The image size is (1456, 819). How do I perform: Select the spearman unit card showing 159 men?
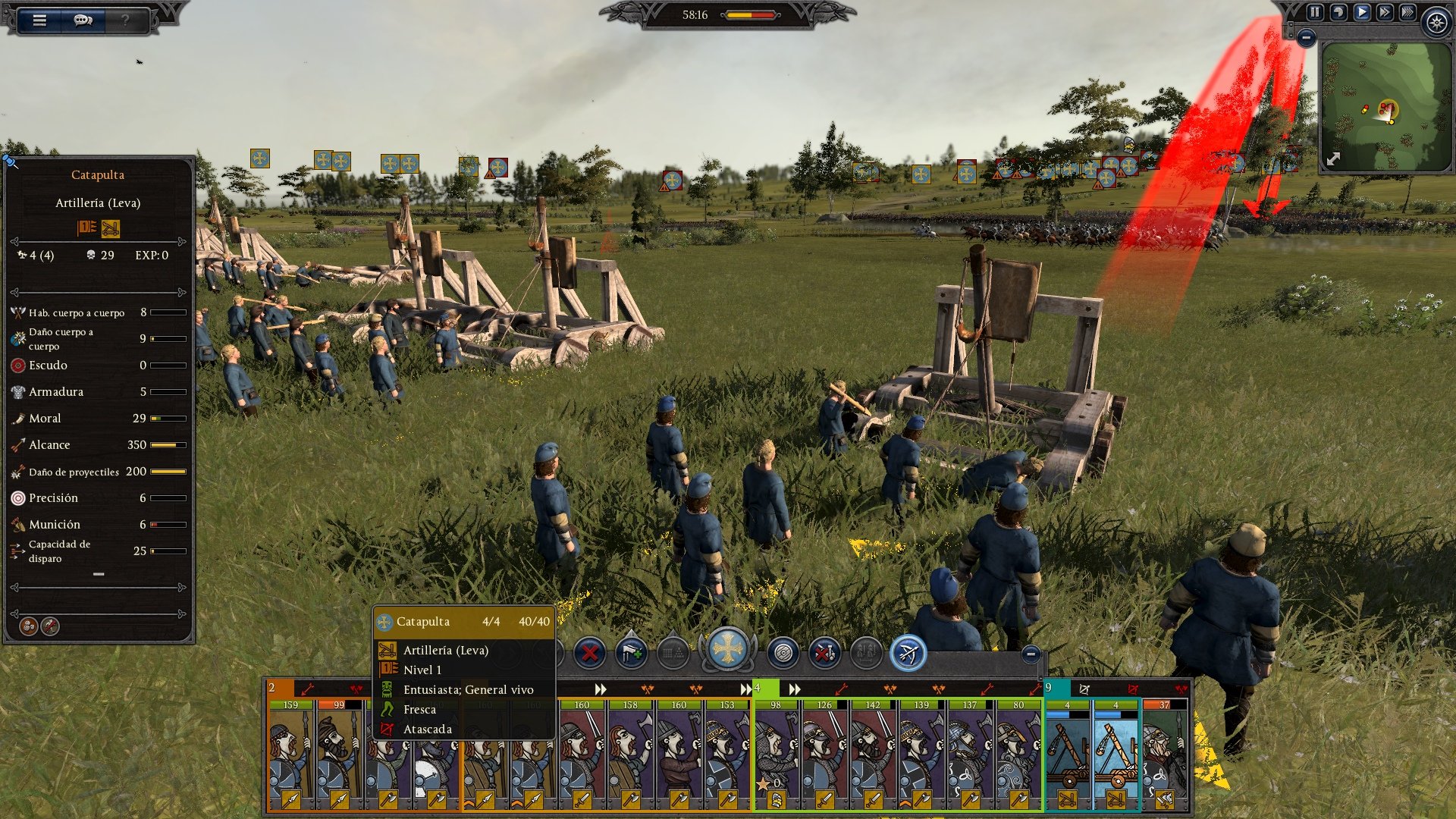point(290,755)
